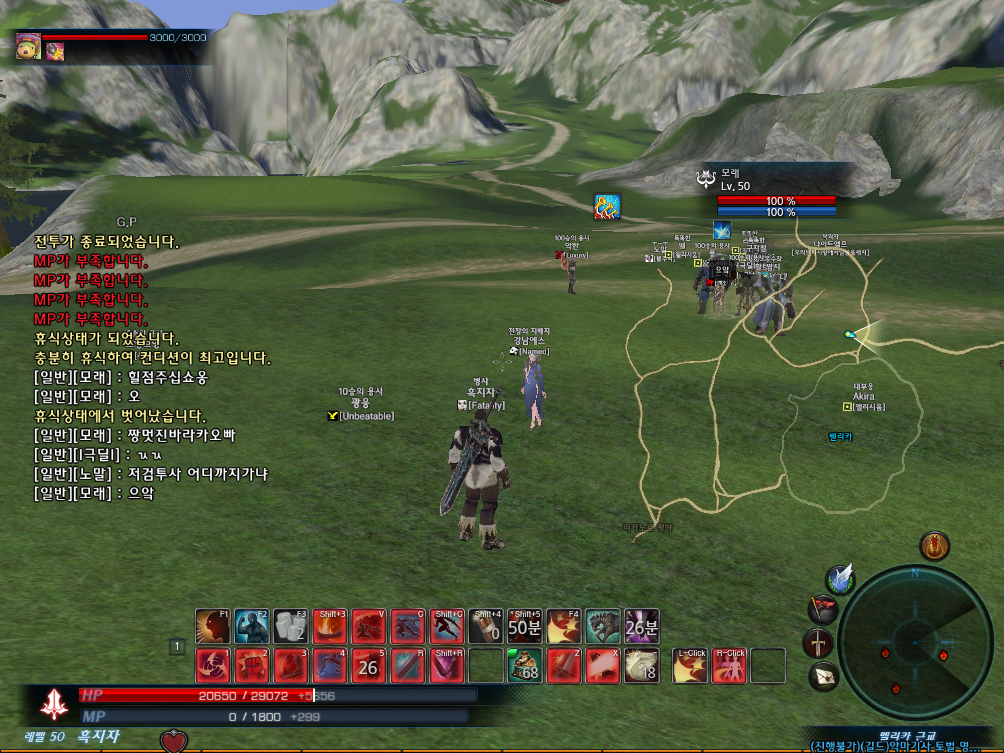Use the hotbar slot showing 50분
Screen dimensions: 1004x753
click(524, 626)
